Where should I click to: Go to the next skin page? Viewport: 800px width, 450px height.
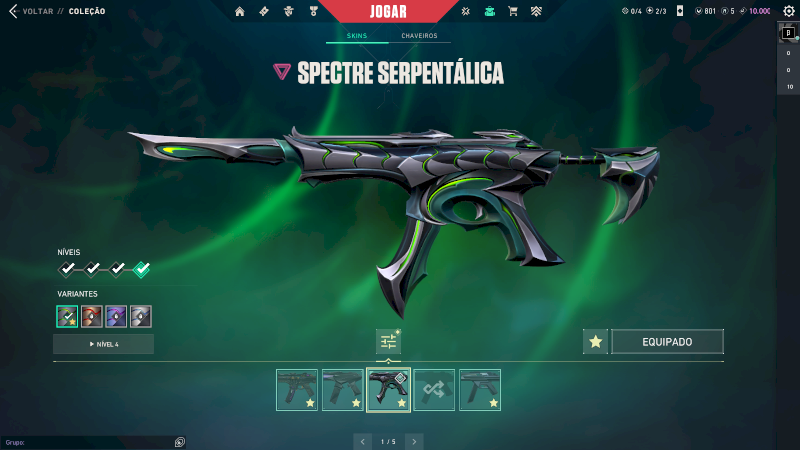pos(414,441)
